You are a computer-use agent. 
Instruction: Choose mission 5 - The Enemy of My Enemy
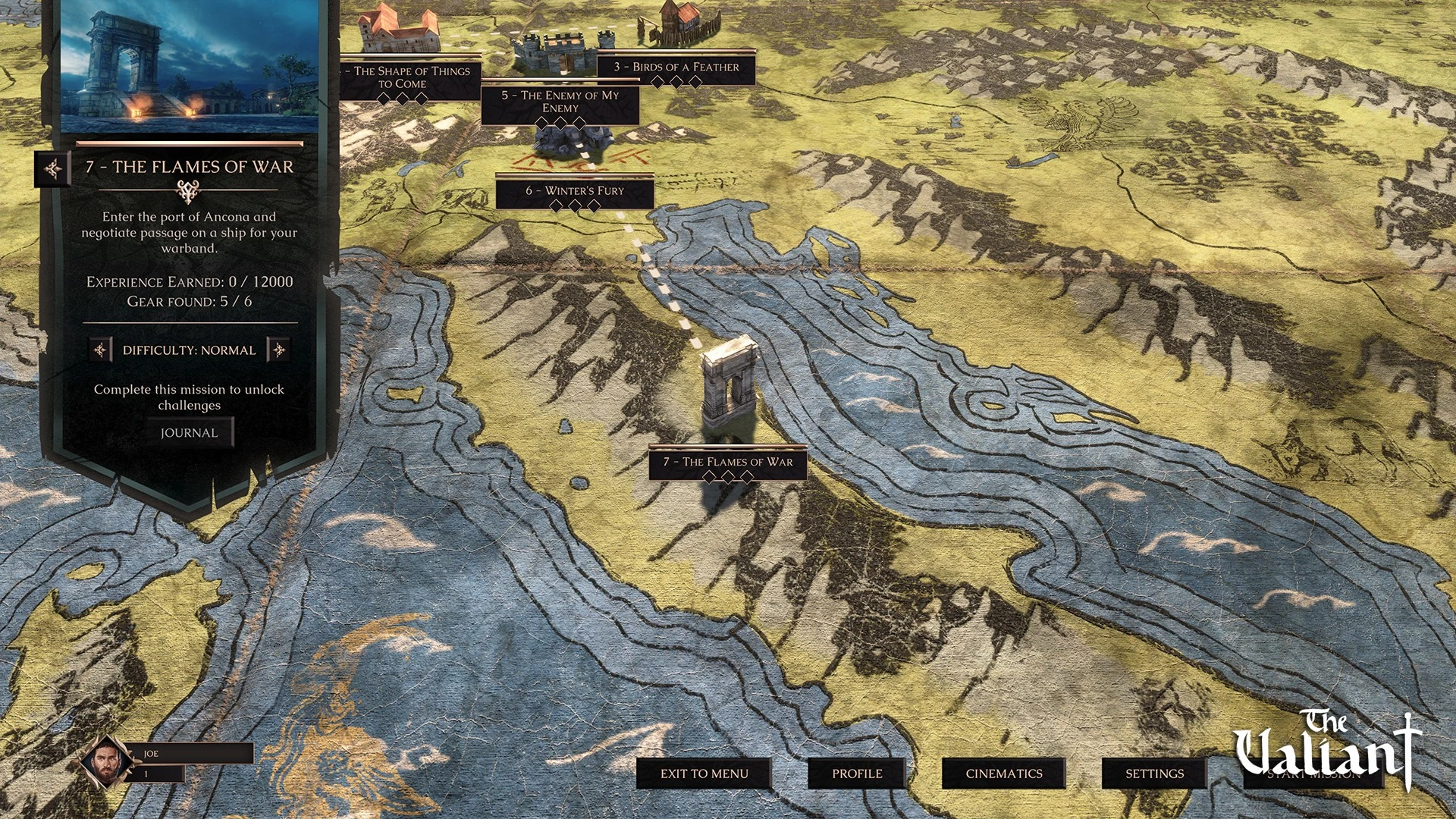click(x=560, y=102)
